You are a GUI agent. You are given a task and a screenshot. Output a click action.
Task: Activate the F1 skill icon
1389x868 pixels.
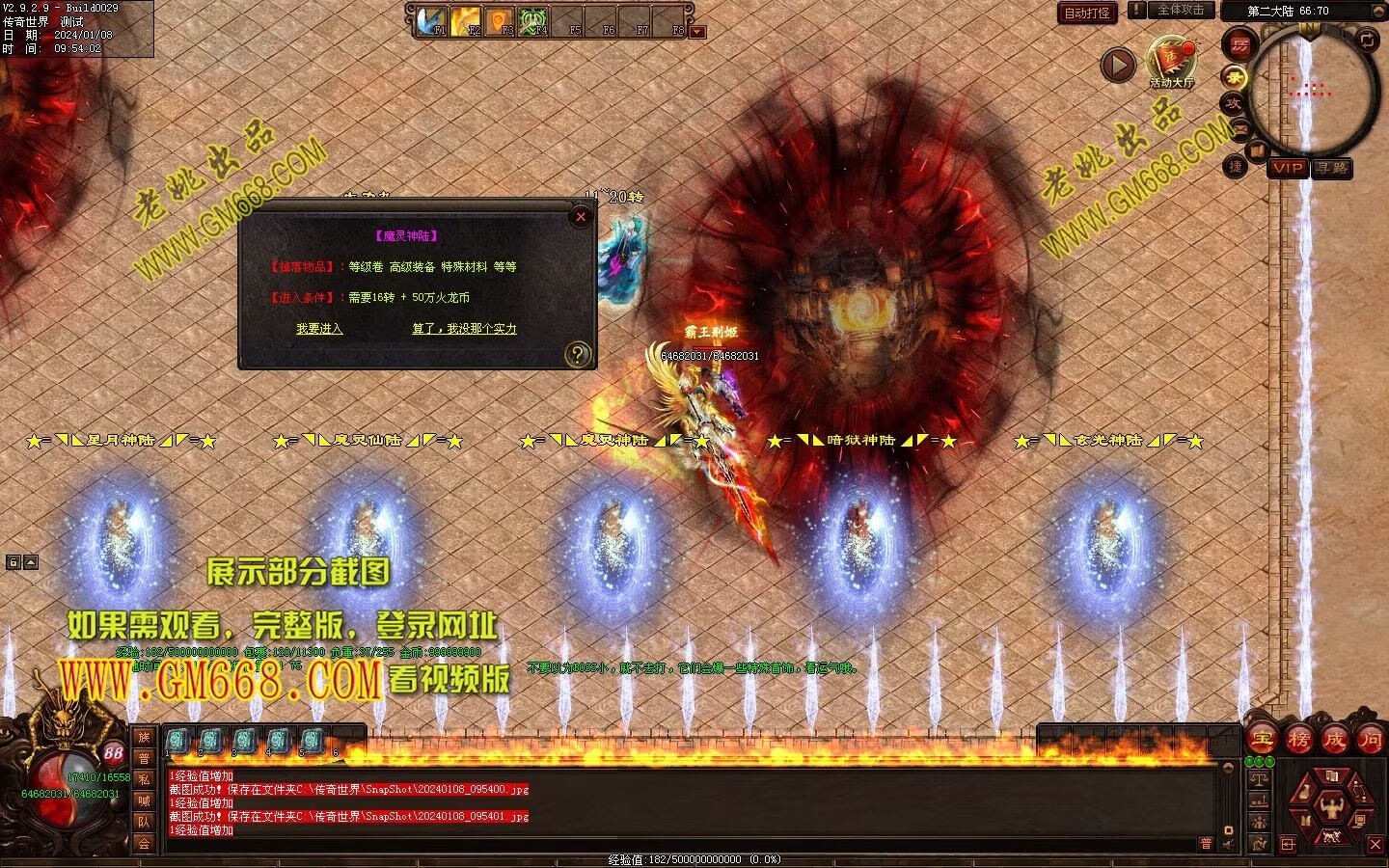(x=431, y=19)
